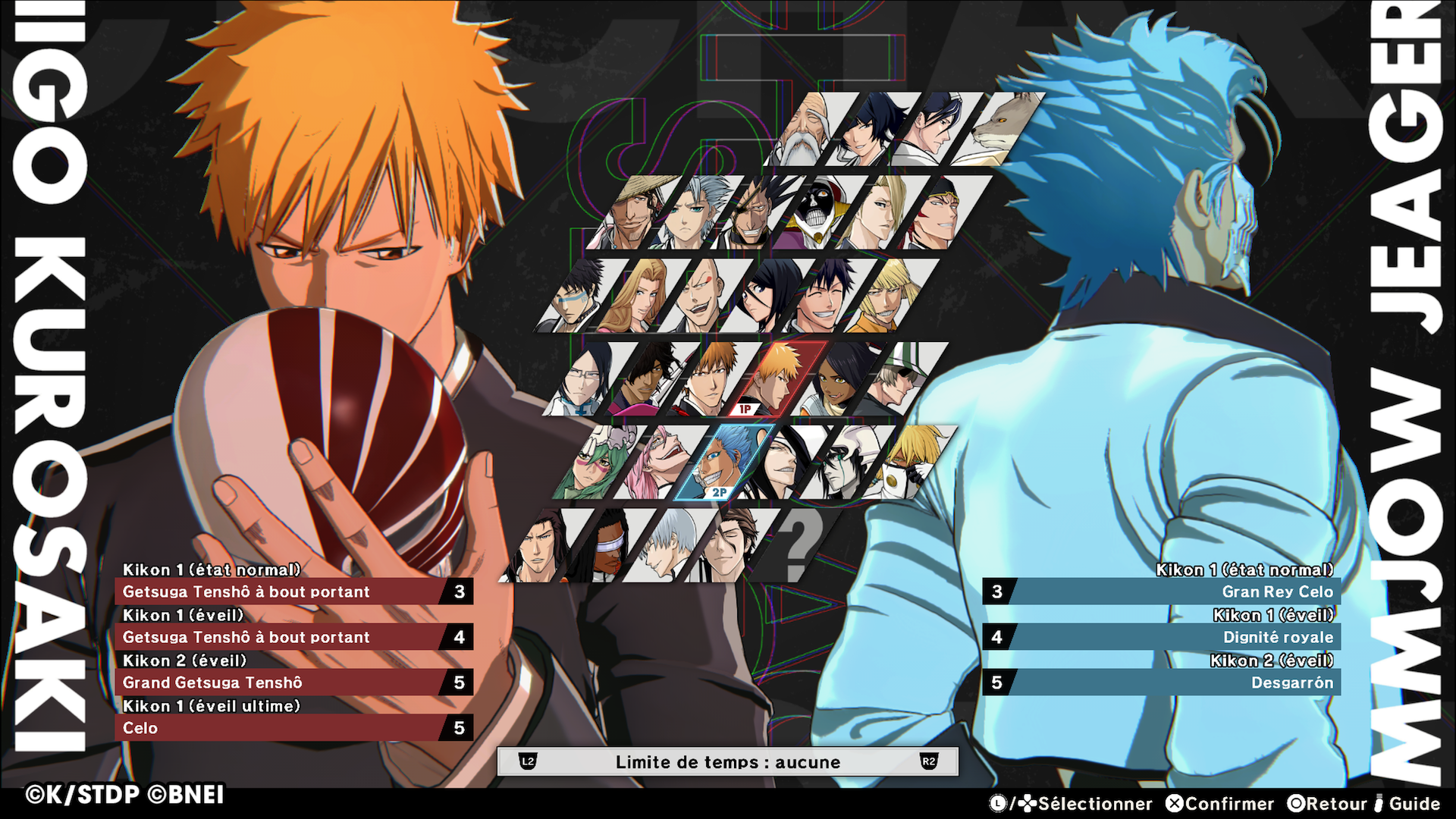Select Mayuri's black-and-white painted face tile
Viewport: 1456px width, 819px height.
point(815,213)
